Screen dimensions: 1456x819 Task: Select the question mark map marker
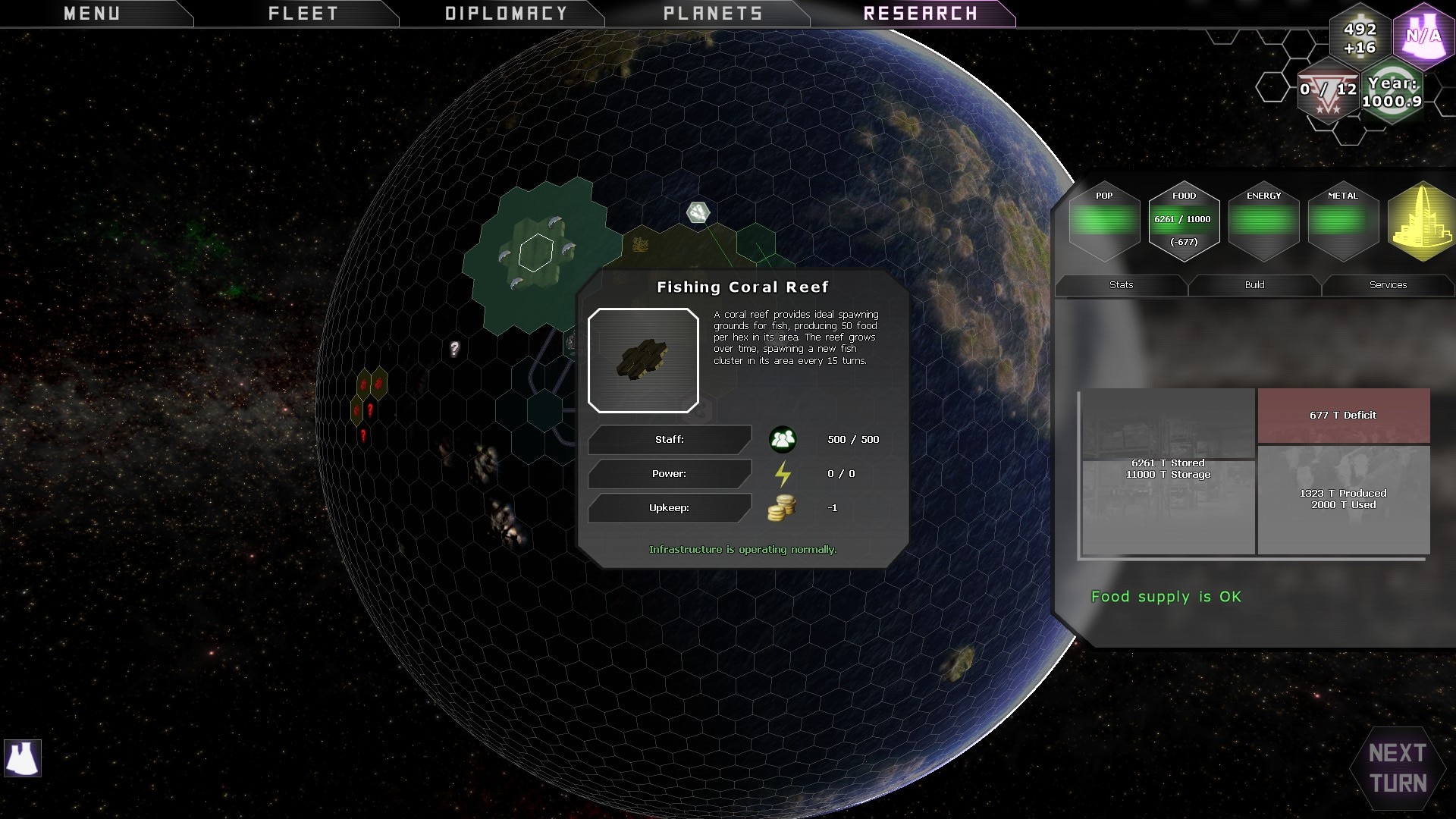pyautogui.click(x=454, y=349)
